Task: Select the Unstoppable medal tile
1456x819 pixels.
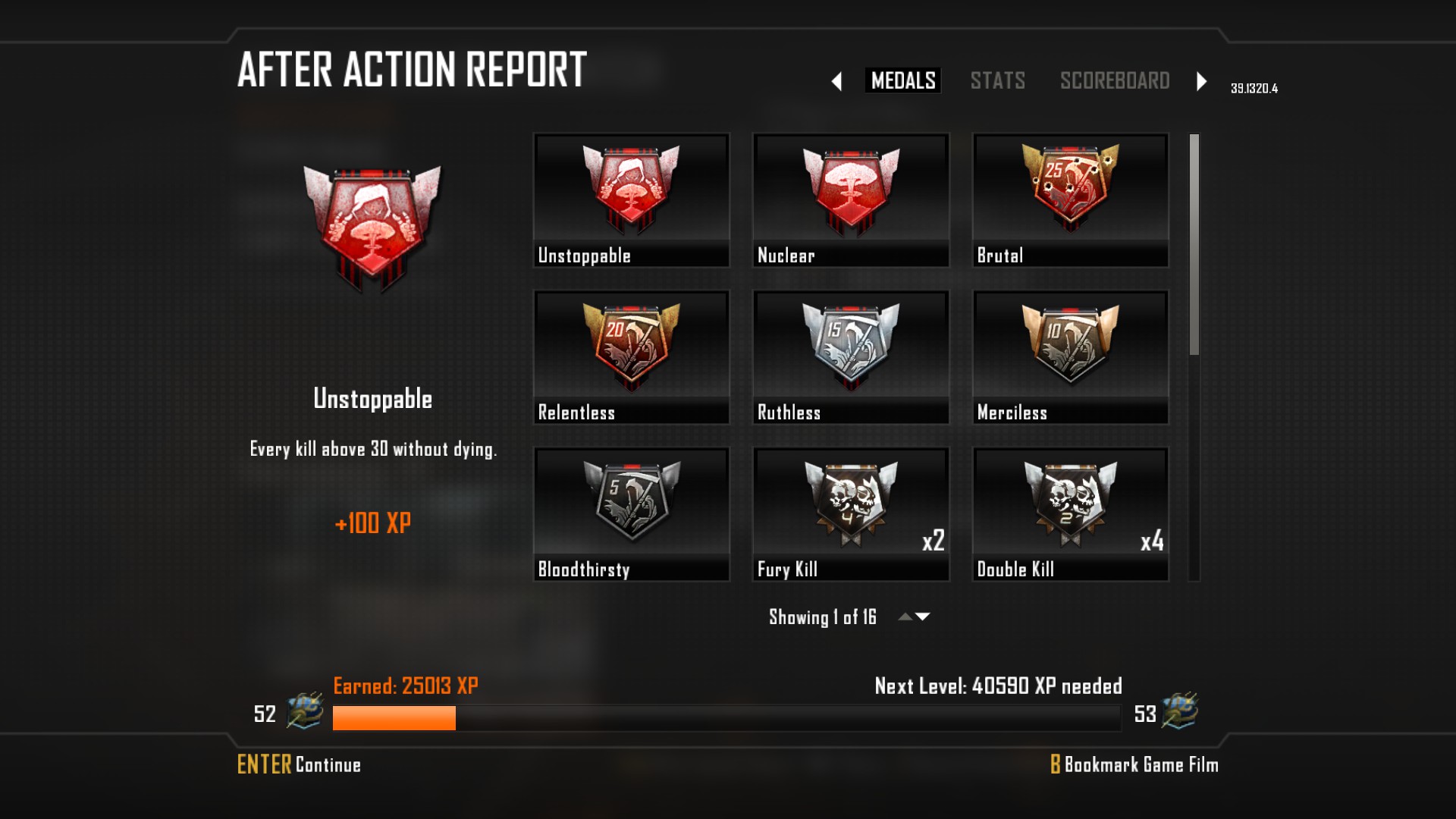Action: [631, 200]
